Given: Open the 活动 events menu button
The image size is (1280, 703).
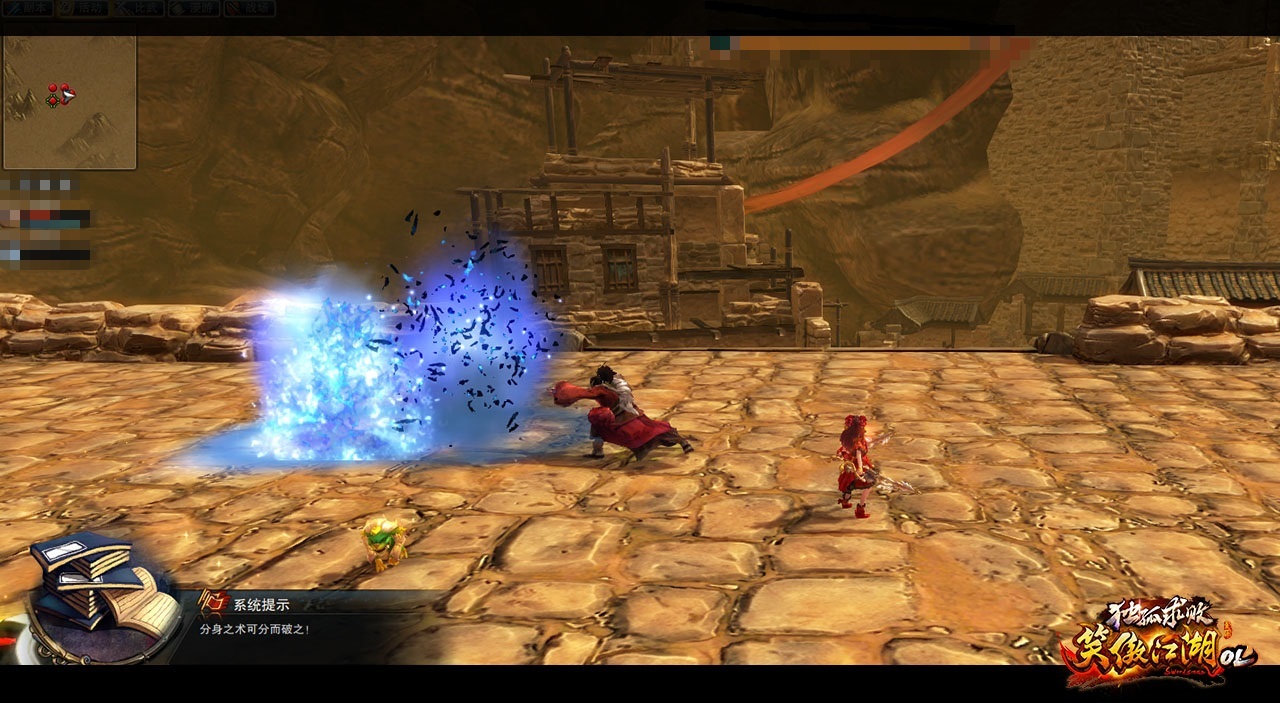Looking at the screenshot, I should coord(85,7).
